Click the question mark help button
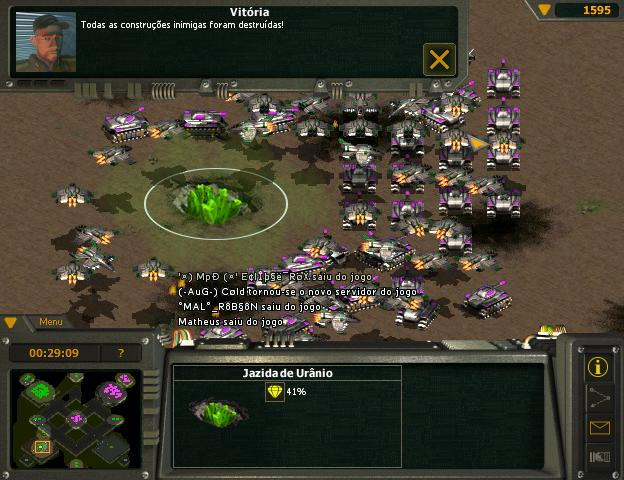624x480 pixels. [x=122, y=353]
